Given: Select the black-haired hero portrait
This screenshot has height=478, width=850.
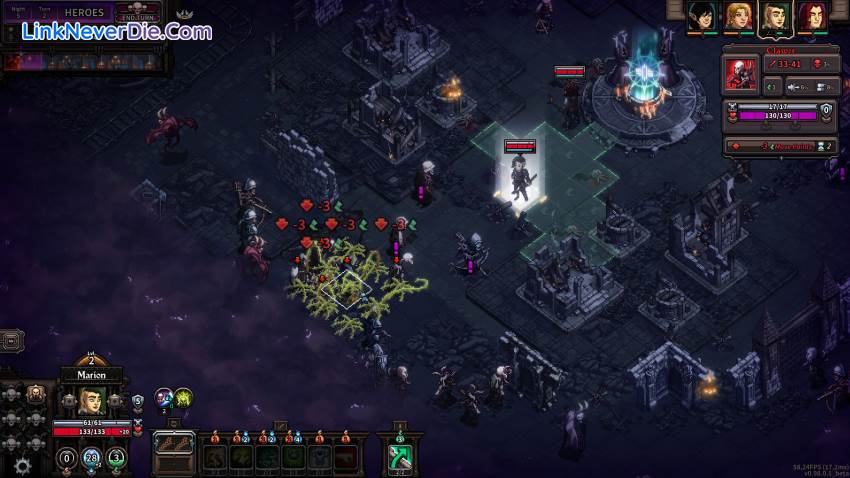Looking at the screenshot, I should 700,16.
